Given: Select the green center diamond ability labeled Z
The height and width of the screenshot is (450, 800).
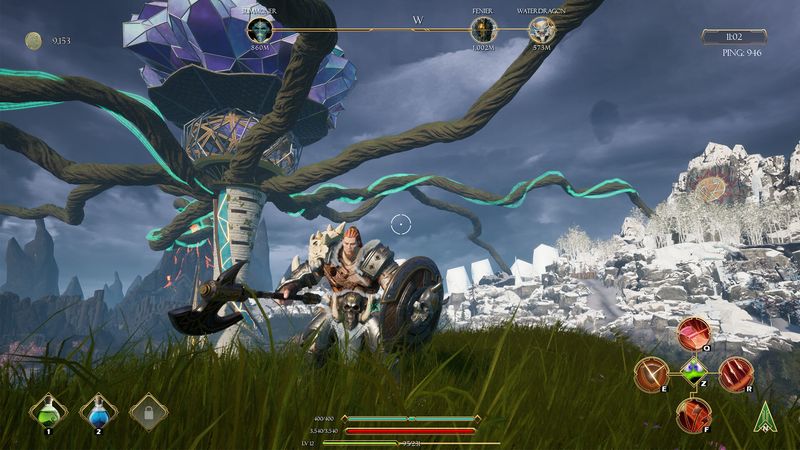Looking at the screenshot, I should (x=694, y=374).
